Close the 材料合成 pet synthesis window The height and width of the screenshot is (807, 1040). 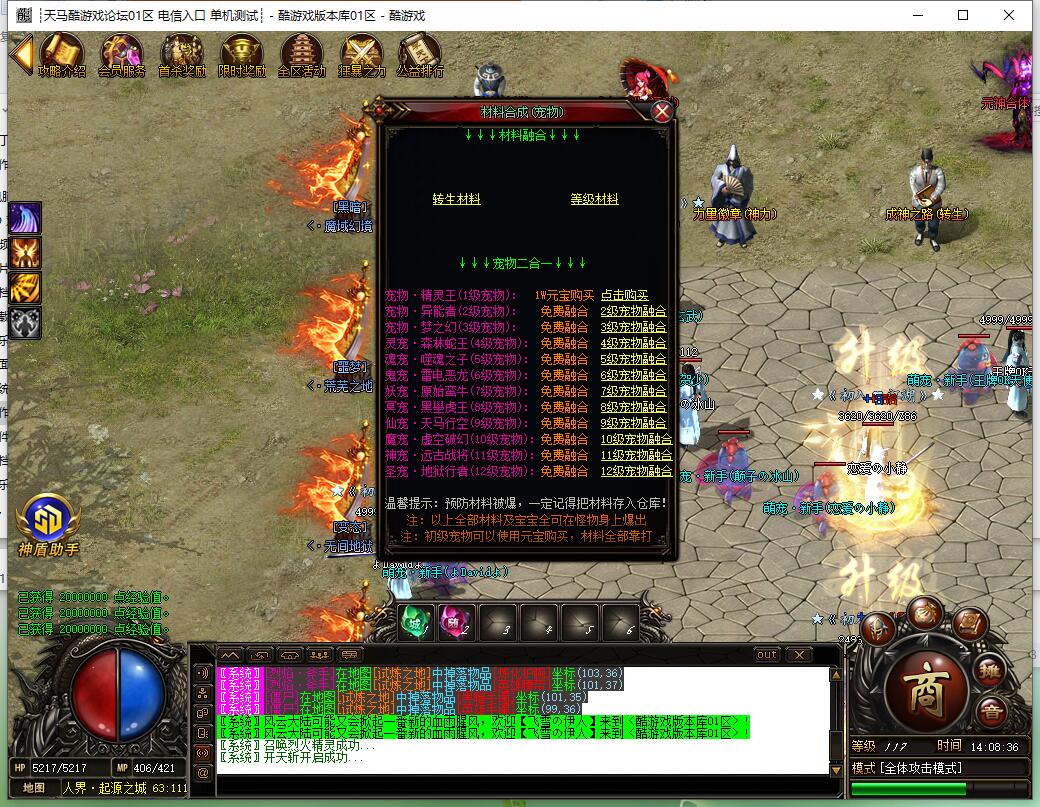[661, 112]
